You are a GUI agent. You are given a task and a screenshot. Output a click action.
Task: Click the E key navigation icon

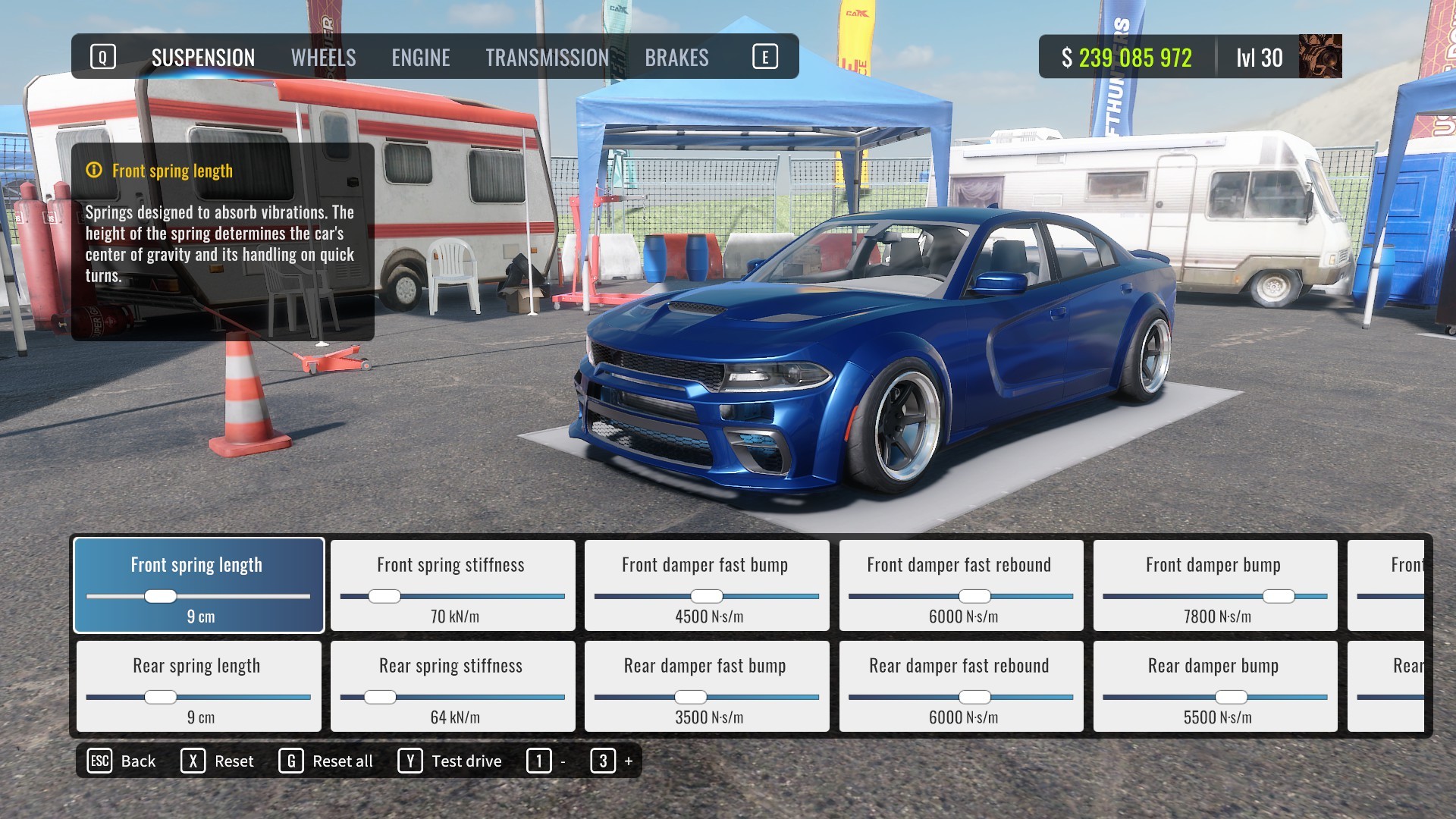(765, 55)
